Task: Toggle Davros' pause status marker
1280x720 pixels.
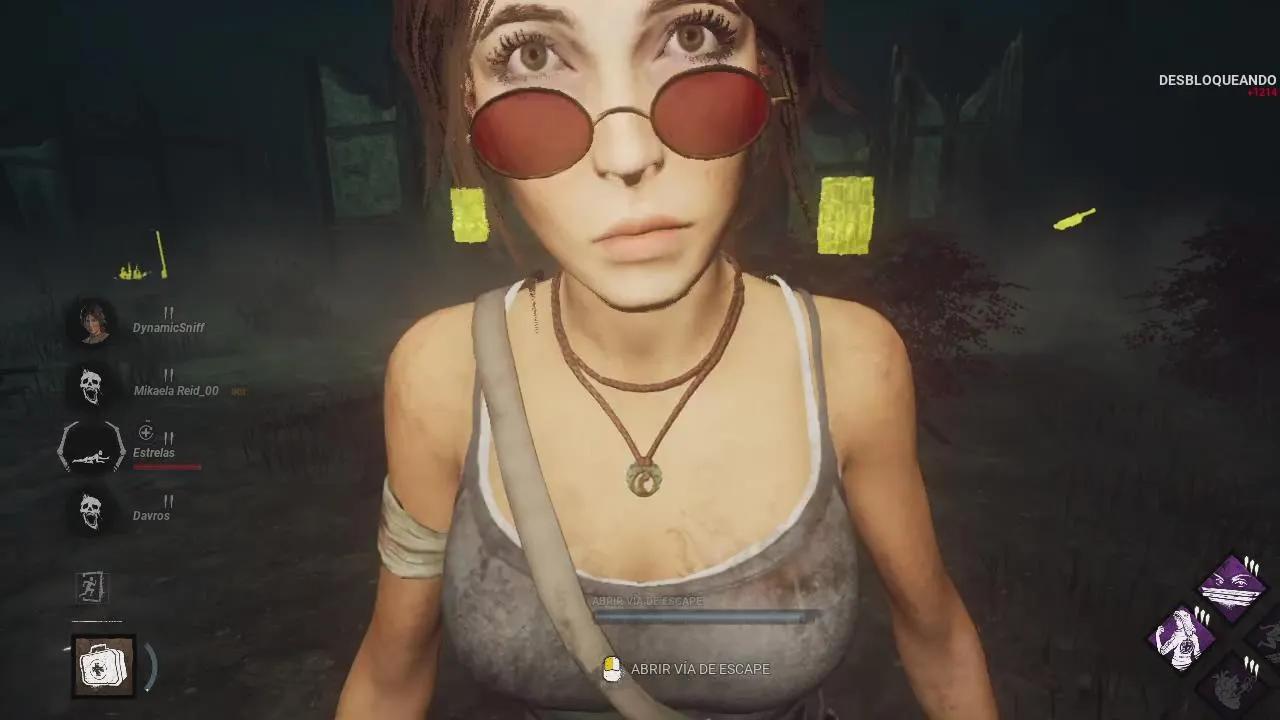Action: [x=167, y=503]
